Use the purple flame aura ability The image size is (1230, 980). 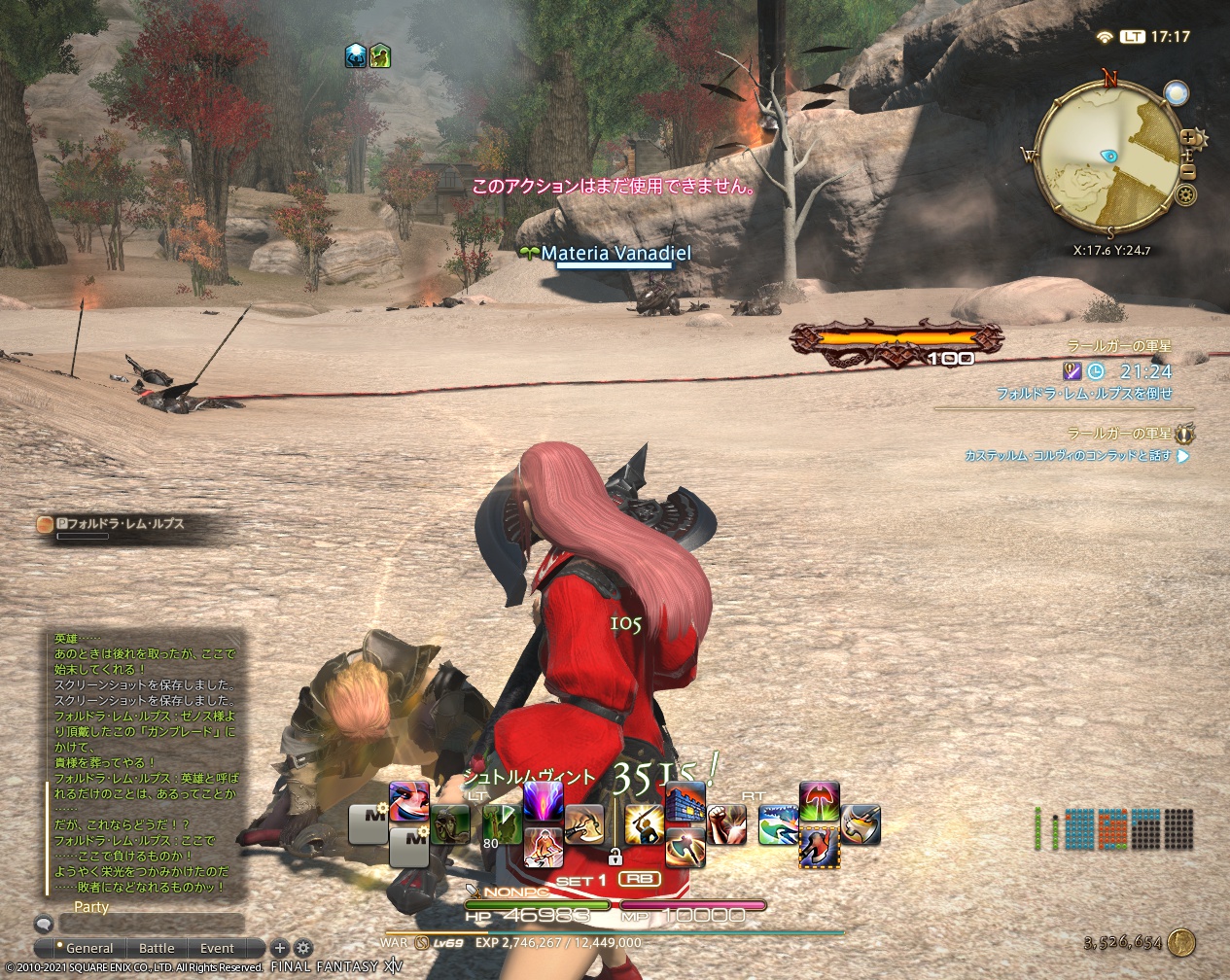click(x=543, y=803)
